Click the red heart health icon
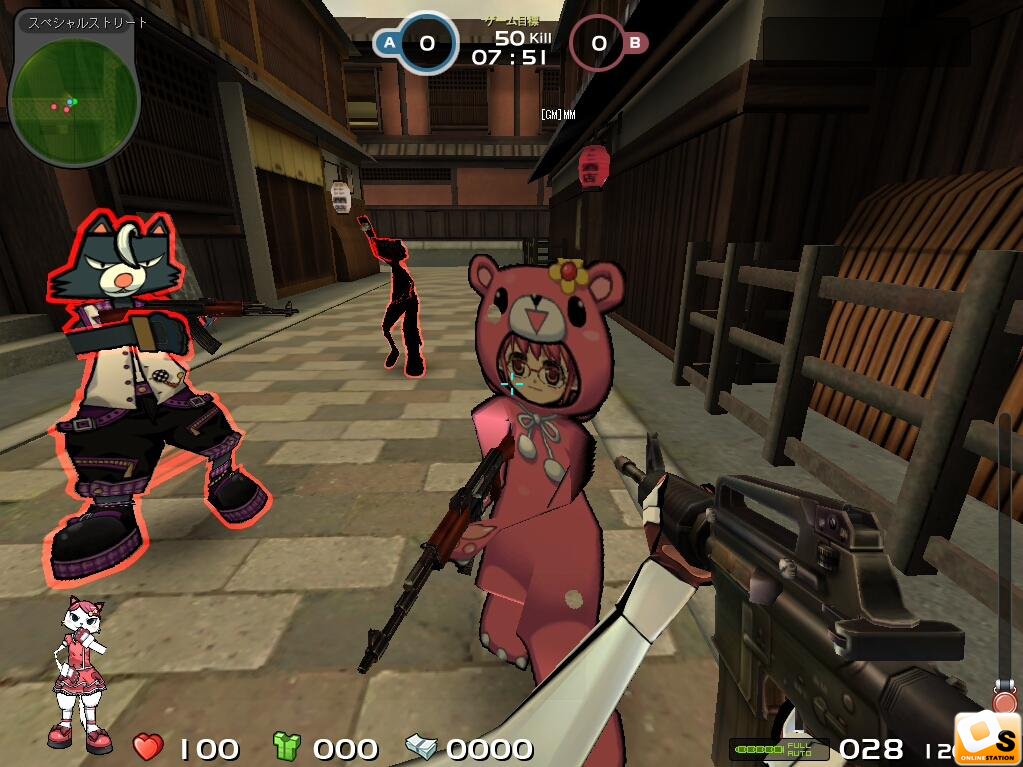Viewport: 1023px width, 767px height. tap(148, 746)
